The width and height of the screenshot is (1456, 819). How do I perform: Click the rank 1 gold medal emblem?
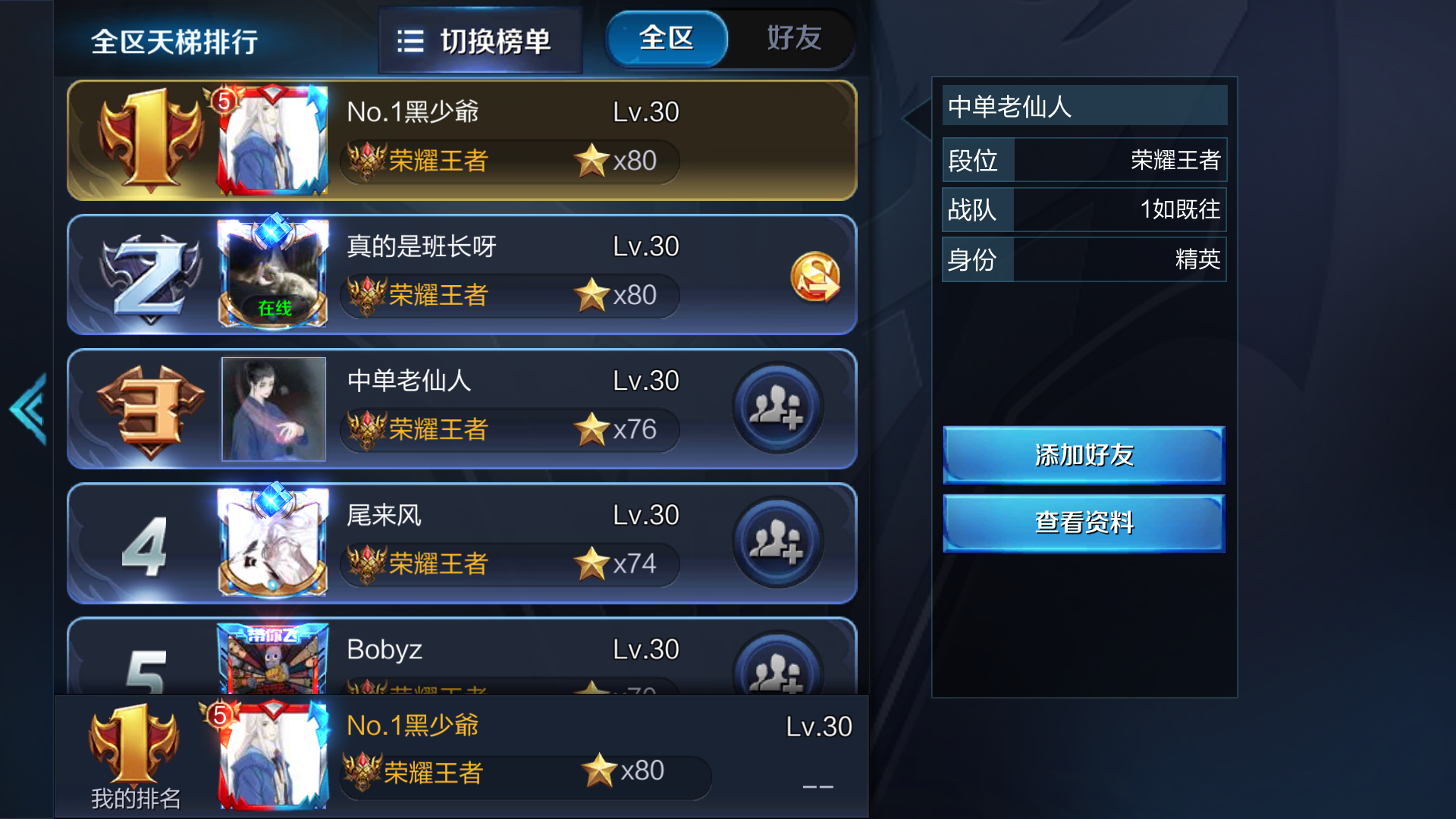pyautogui.click(x=149, y=139)
